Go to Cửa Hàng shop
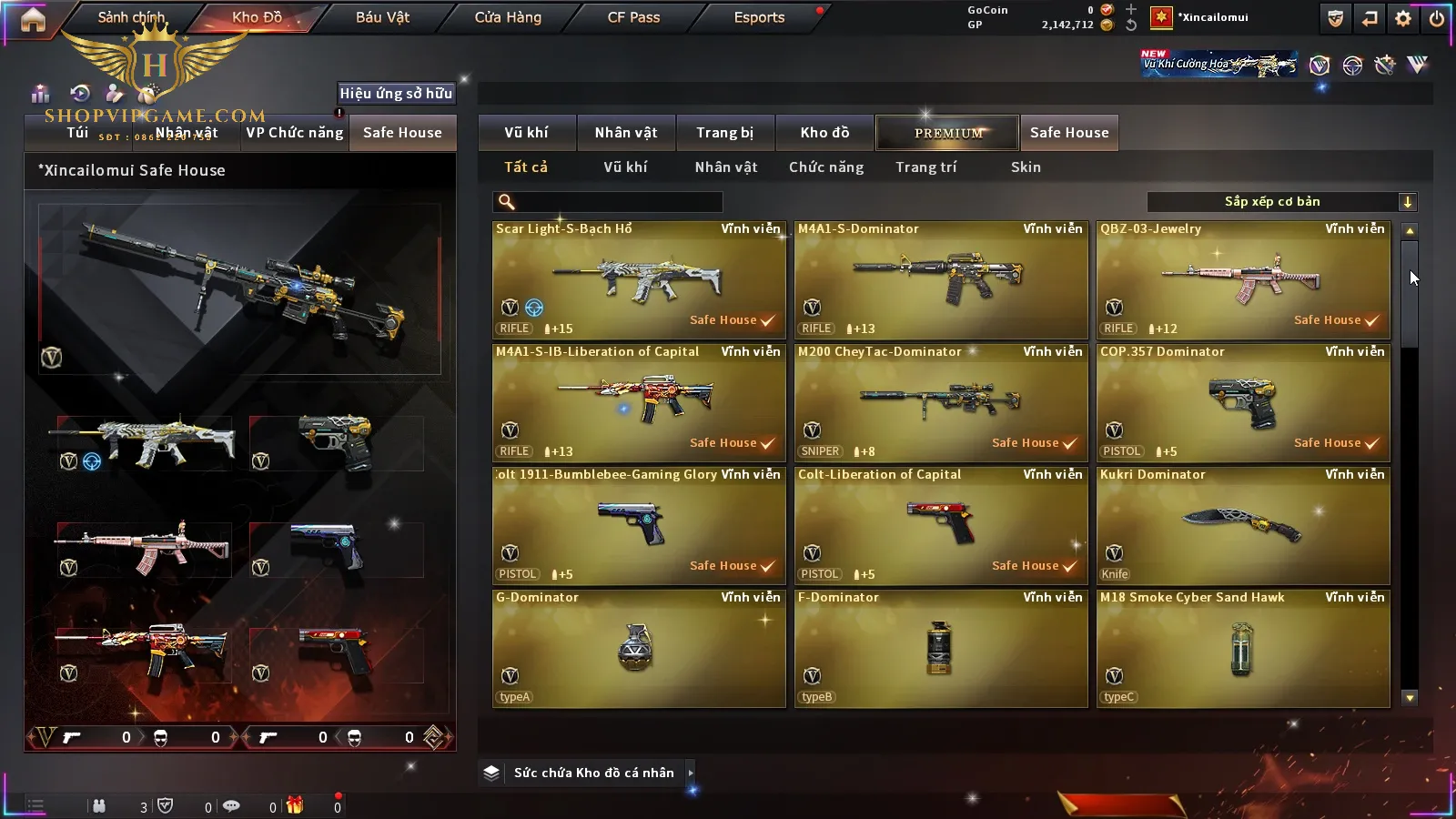 [x=508, y=17]
